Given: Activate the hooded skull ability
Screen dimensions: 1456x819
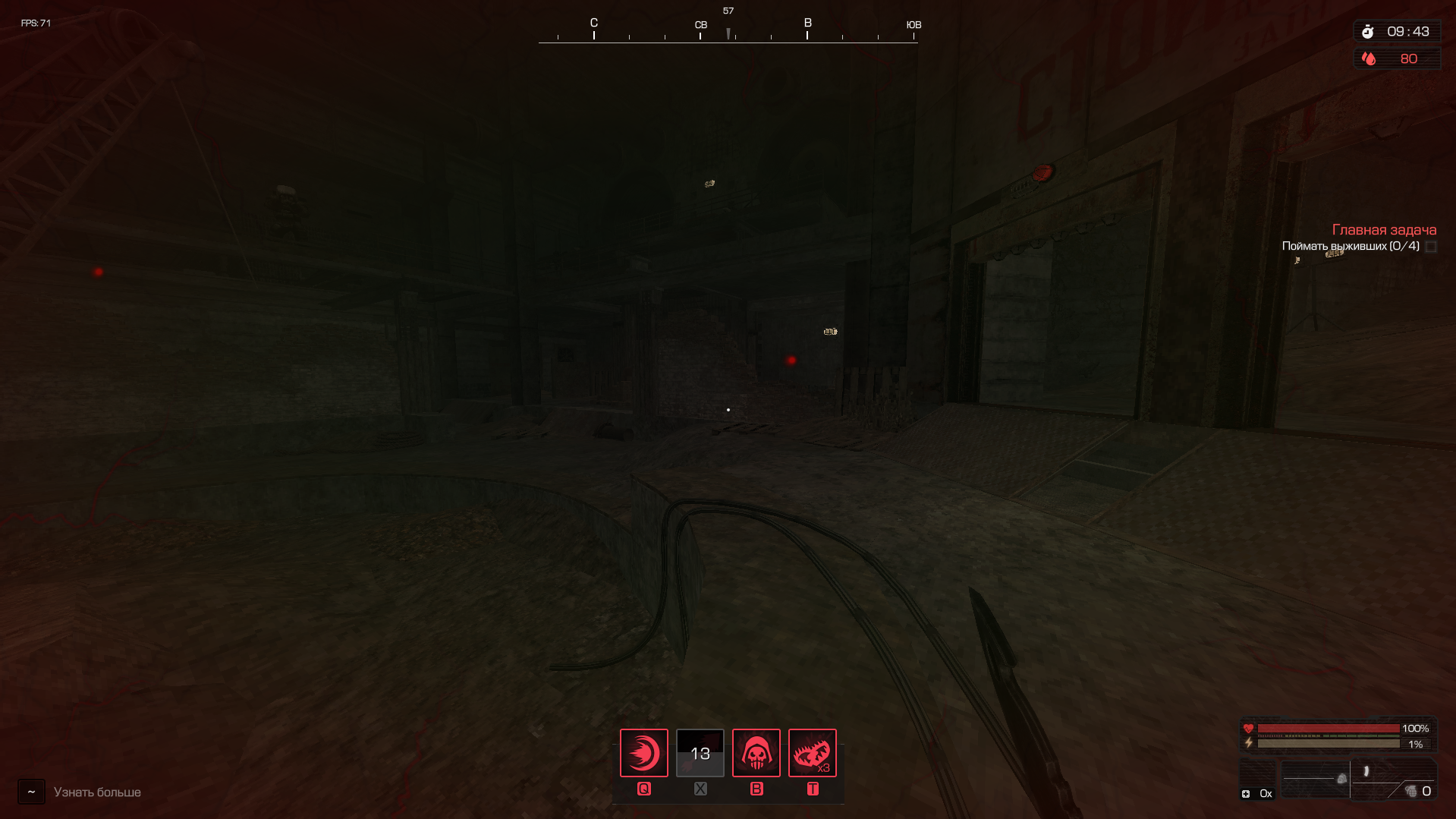Looking at the screenshot, I should (756, 753).
